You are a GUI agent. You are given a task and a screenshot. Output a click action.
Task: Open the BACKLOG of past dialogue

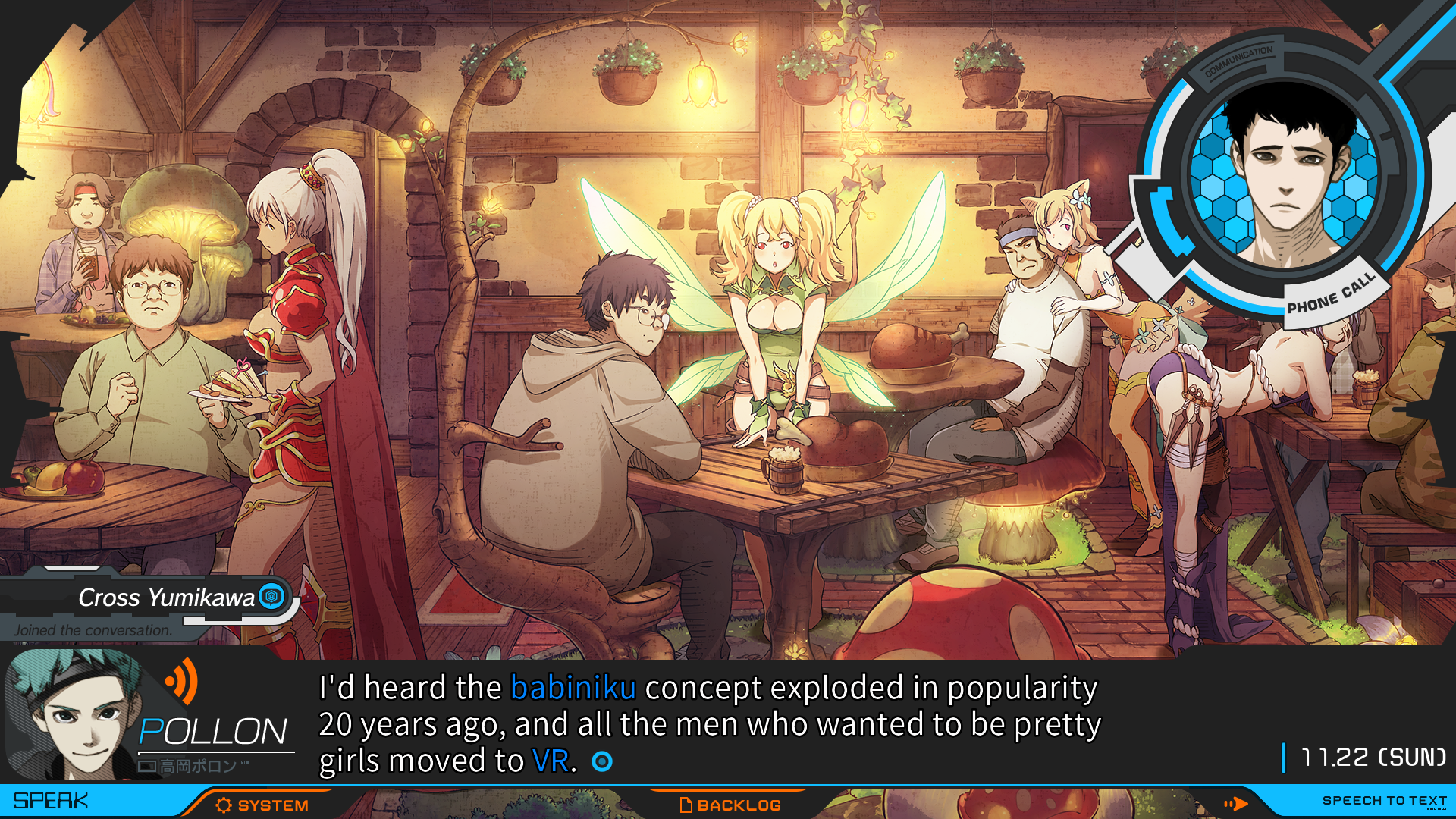(730, 805)
